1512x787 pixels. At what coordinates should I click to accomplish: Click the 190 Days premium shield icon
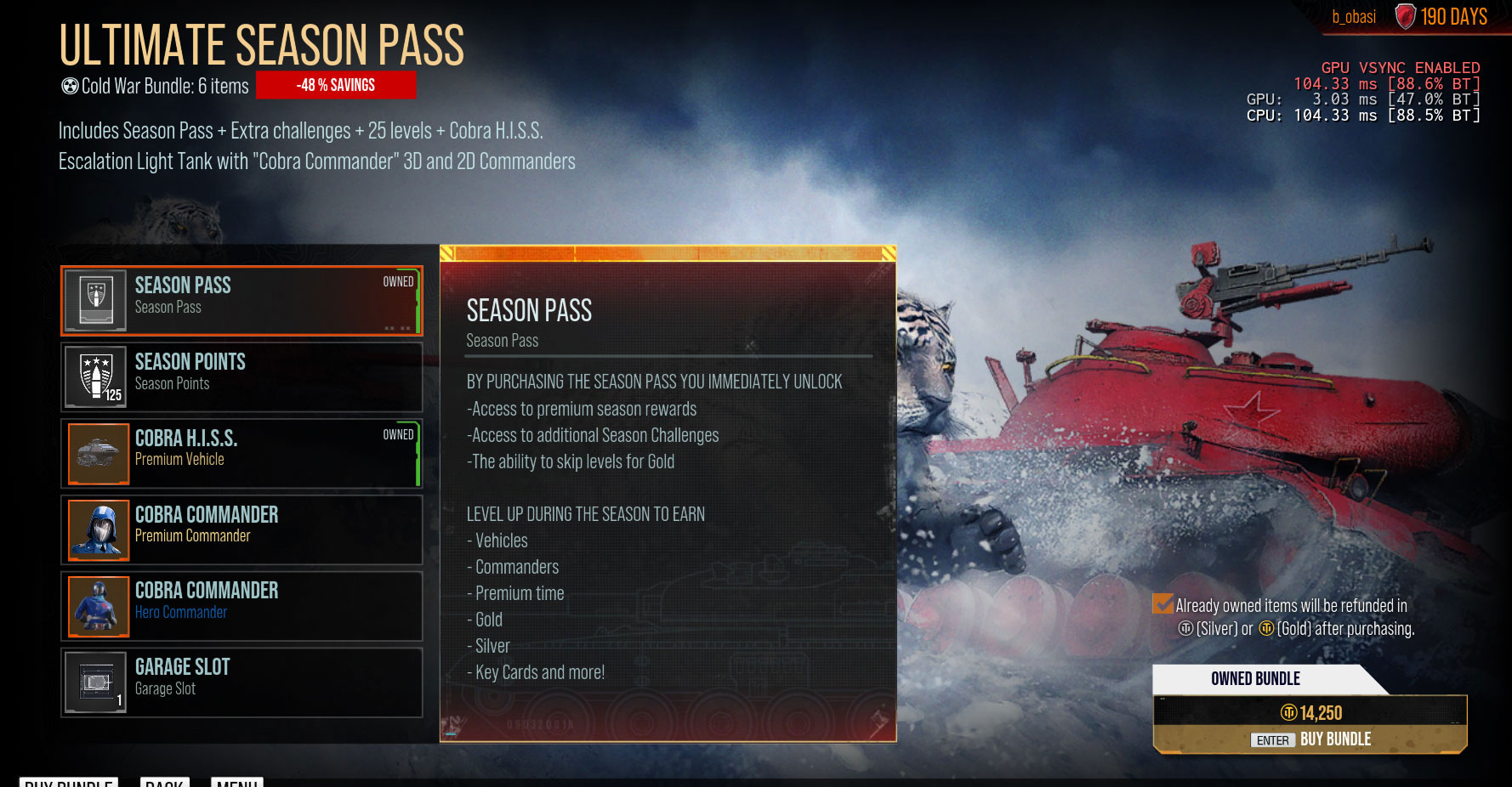click(x=1406, y=16)
